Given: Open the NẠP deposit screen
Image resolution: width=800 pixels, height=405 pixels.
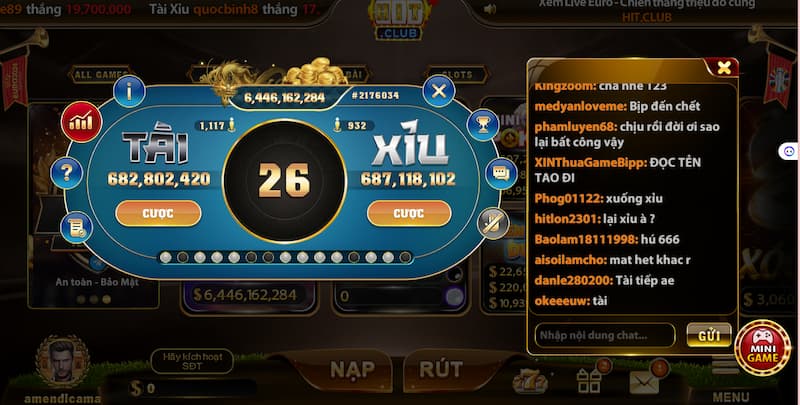Looking at the screenshot, I should pyautogui.click(x=358, y=370).
